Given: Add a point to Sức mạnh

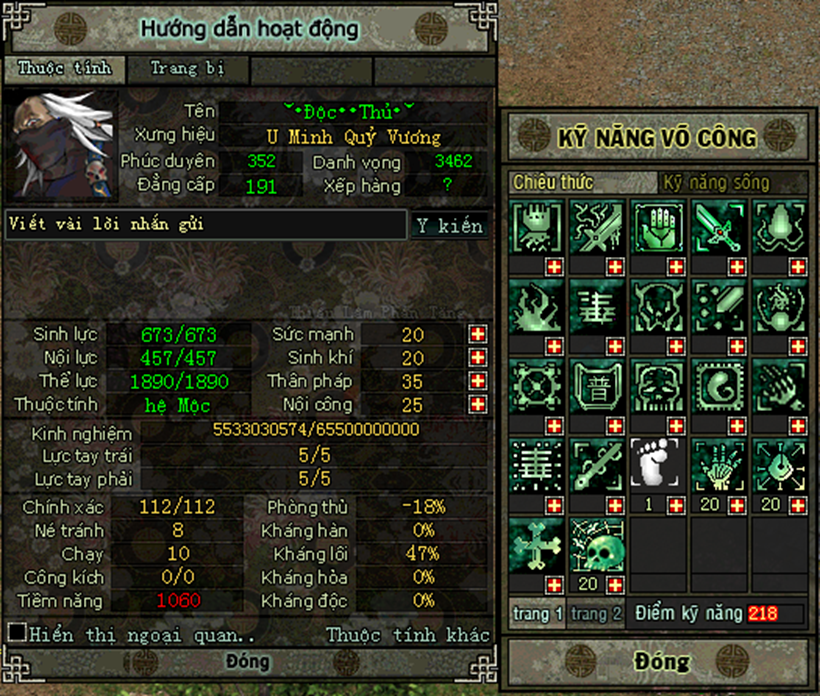Looking at the screenshot, I should [x=478, y=334].
